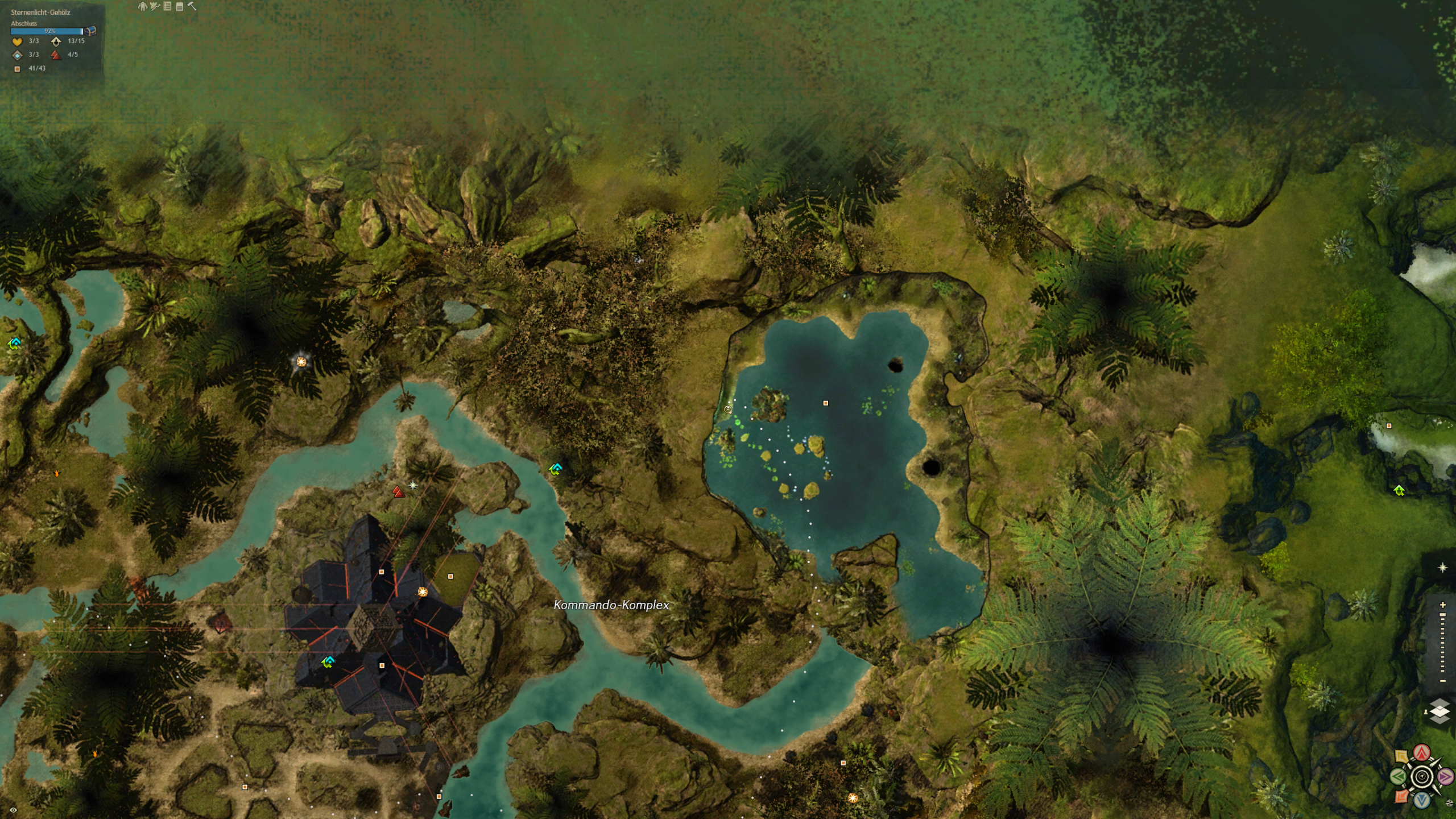Image resolution: width=1456 pixels, height=819 pixels.
Task: Switch to the lower map floor layer
Action: pyautogui.click(x=1440, y=719)
